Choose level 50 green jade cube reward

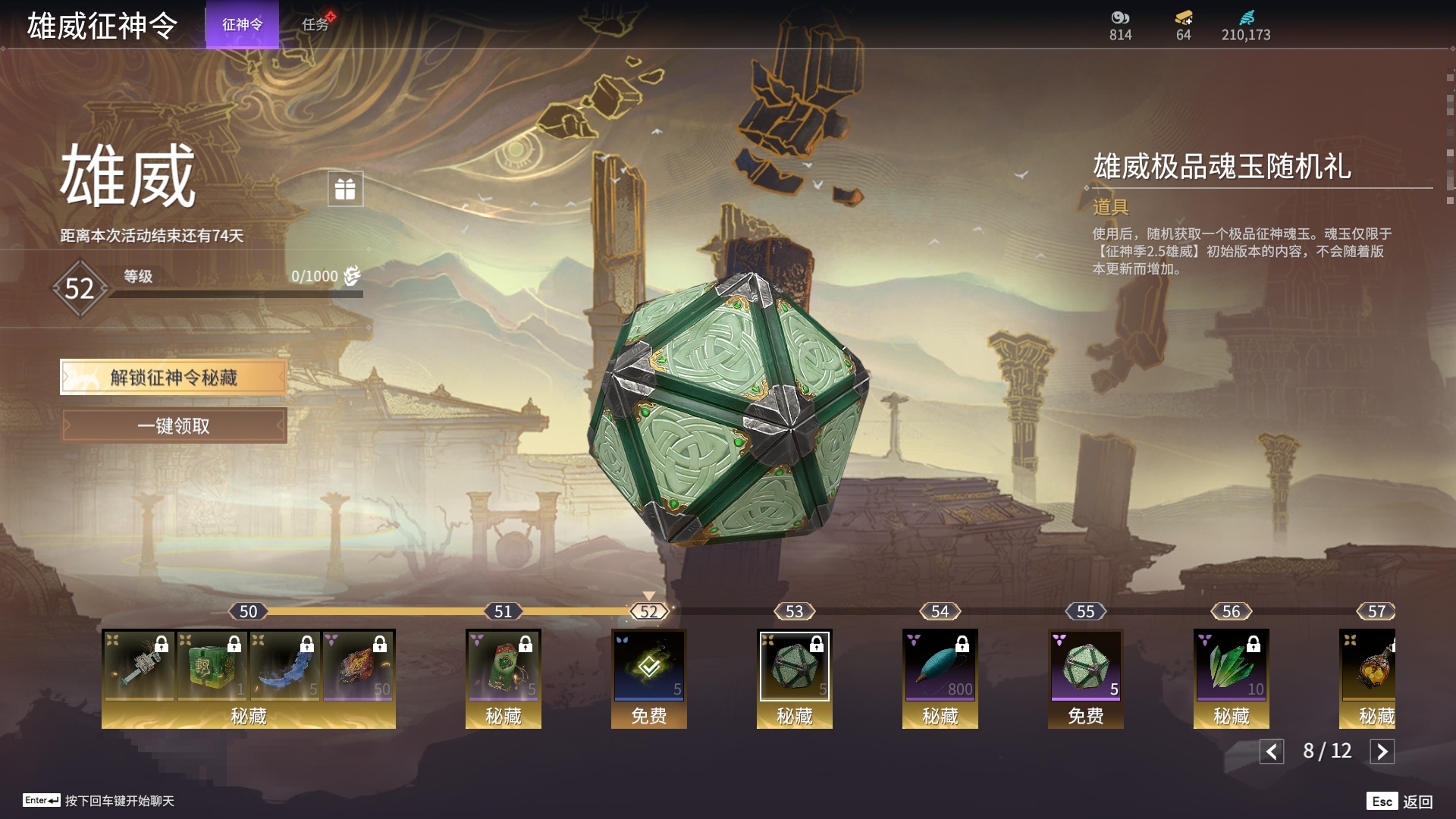[212, 666]
